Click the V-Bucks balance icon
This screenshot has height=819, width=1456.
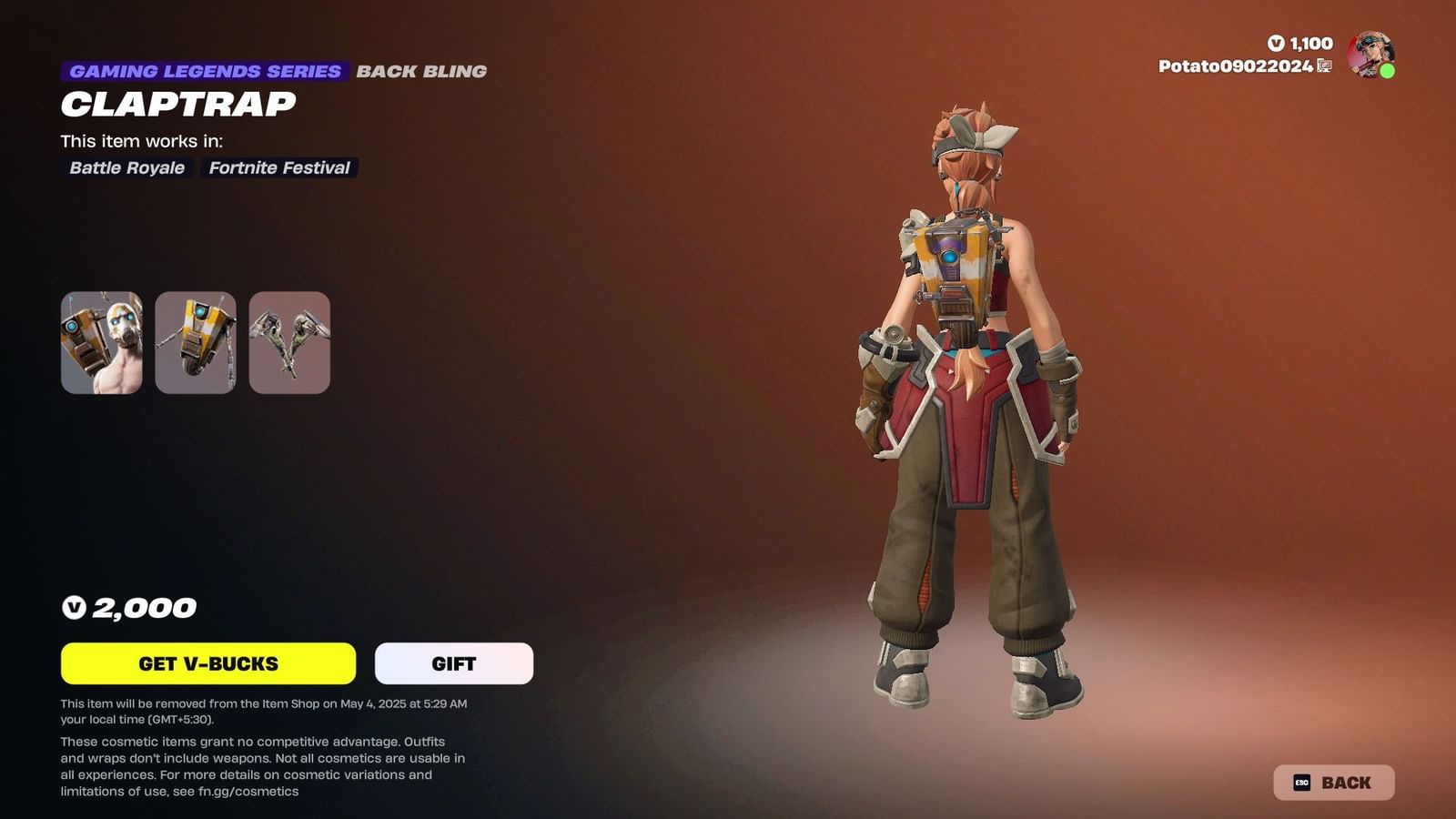click(x=1278, y=43)
